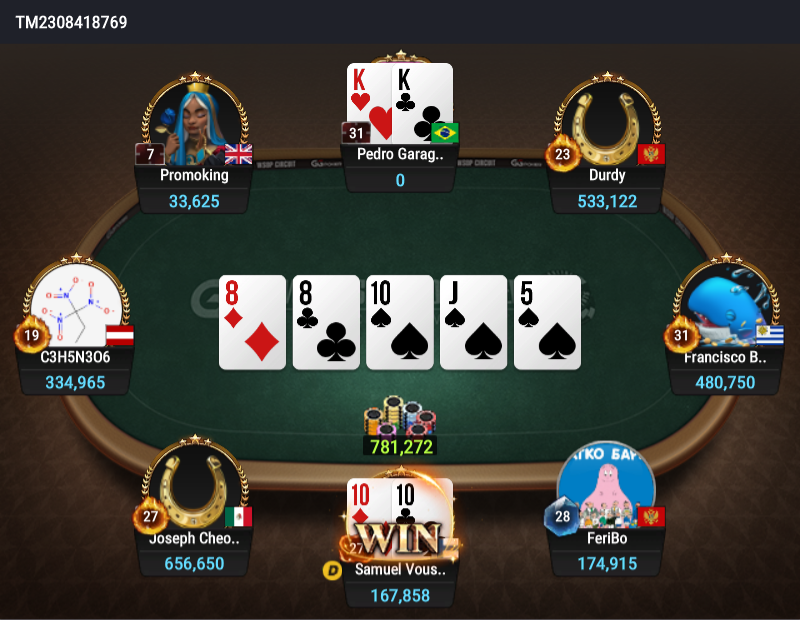Select the Samuel Vous.. name plate
800x620 pixels.
(400, 570)
